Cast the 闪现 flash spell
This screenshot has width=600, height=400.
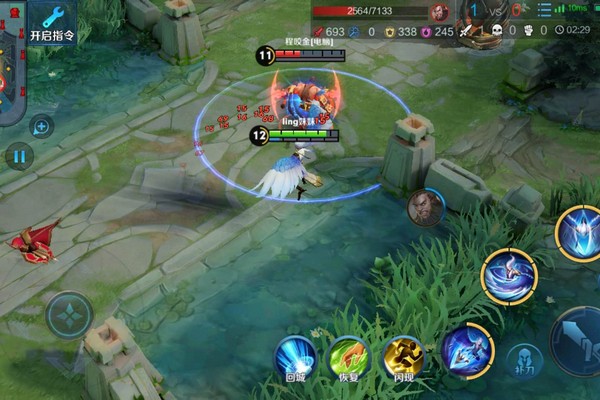pos(404,358)
